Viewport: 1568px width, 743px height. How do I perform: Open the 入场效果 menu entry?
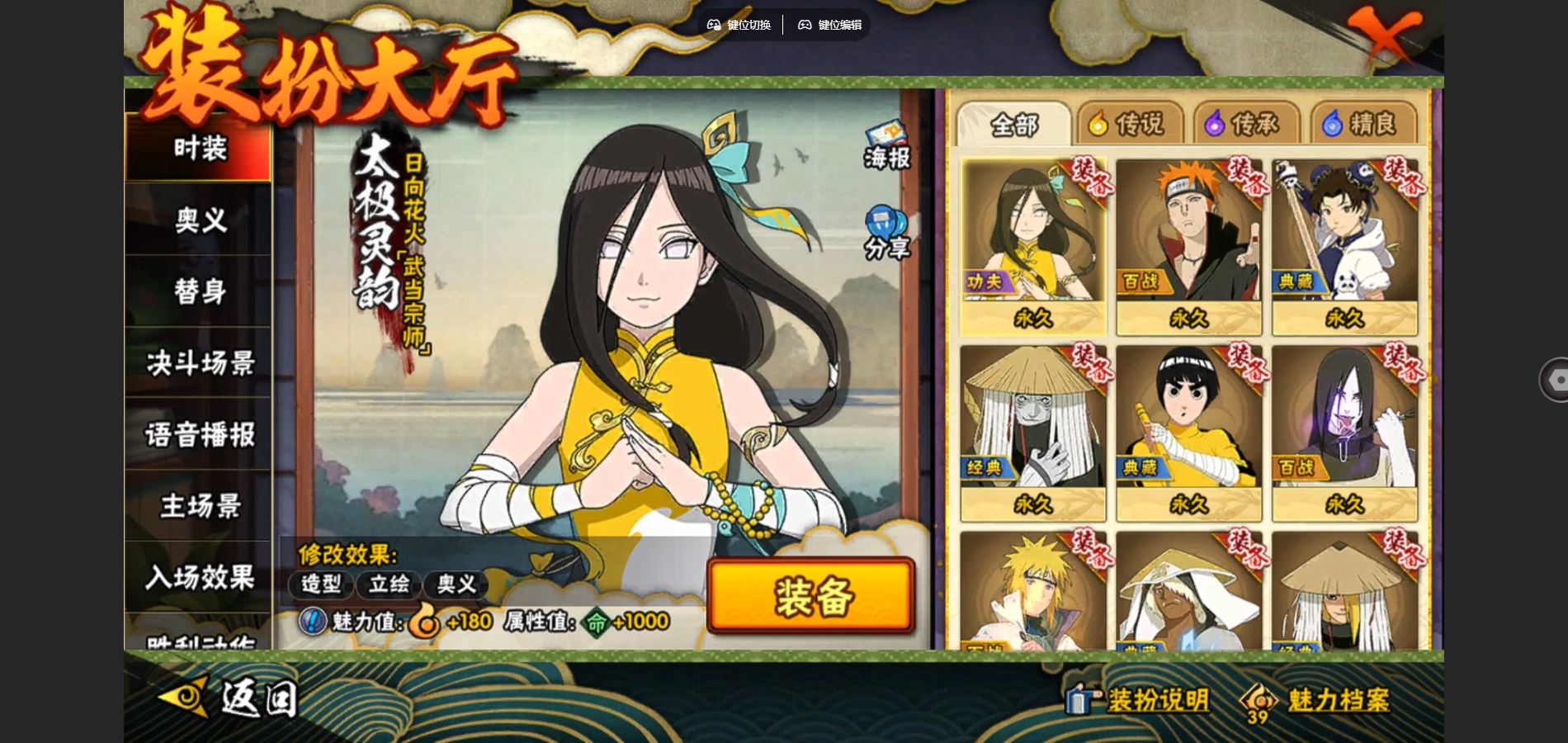[199, 577]
